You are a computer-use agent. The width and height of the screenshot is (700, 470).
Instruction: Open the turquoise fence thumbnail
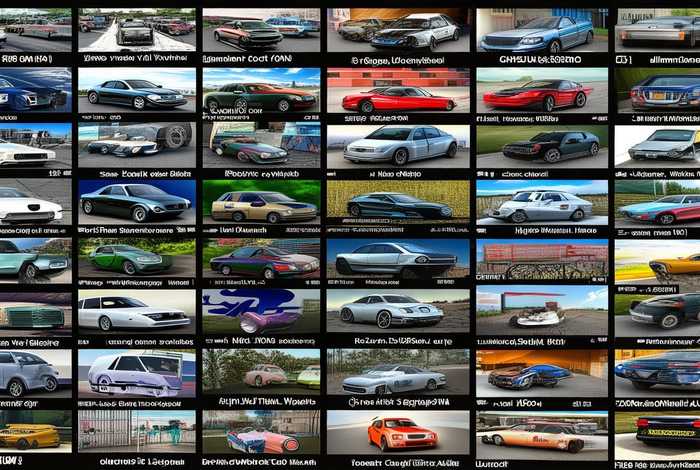pyautogui.click(x=135, y=430)
